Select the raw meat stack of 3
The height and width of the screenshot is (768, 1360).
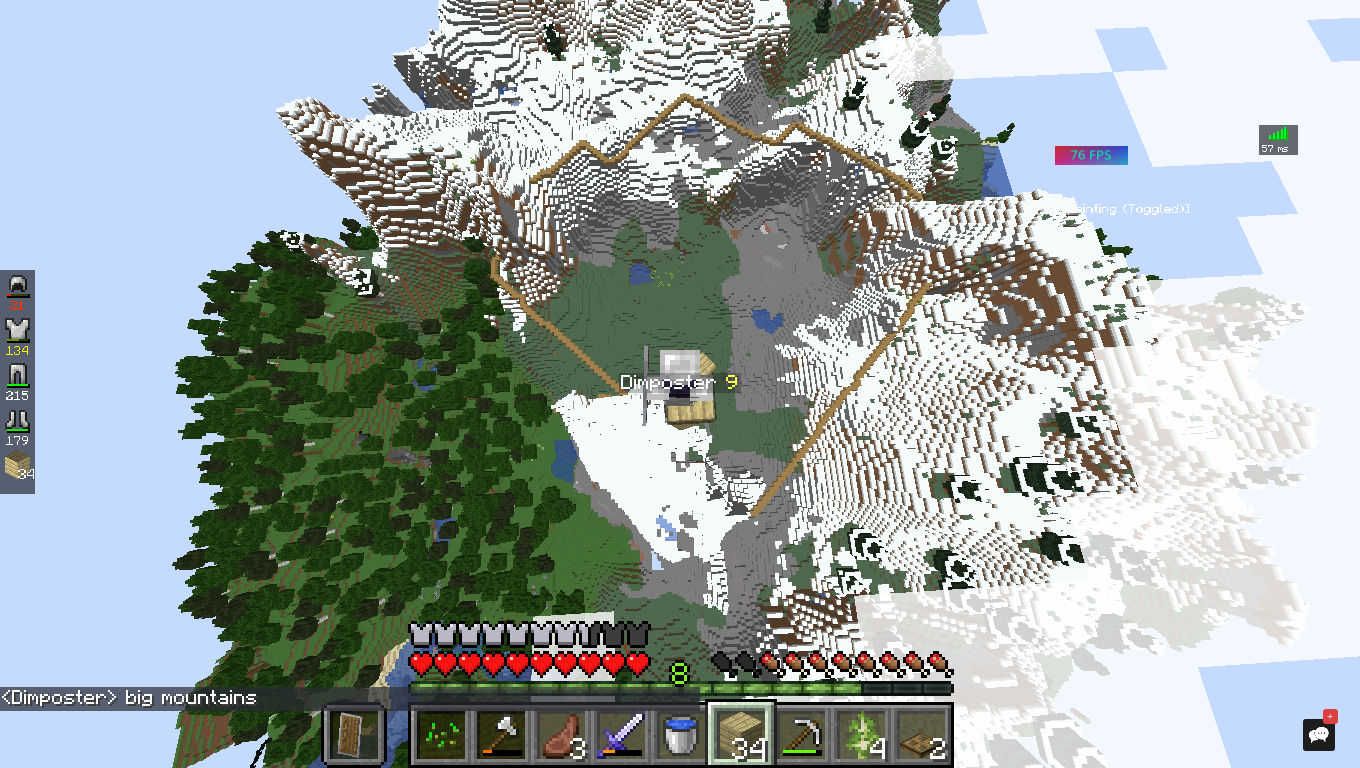(561, 735)
